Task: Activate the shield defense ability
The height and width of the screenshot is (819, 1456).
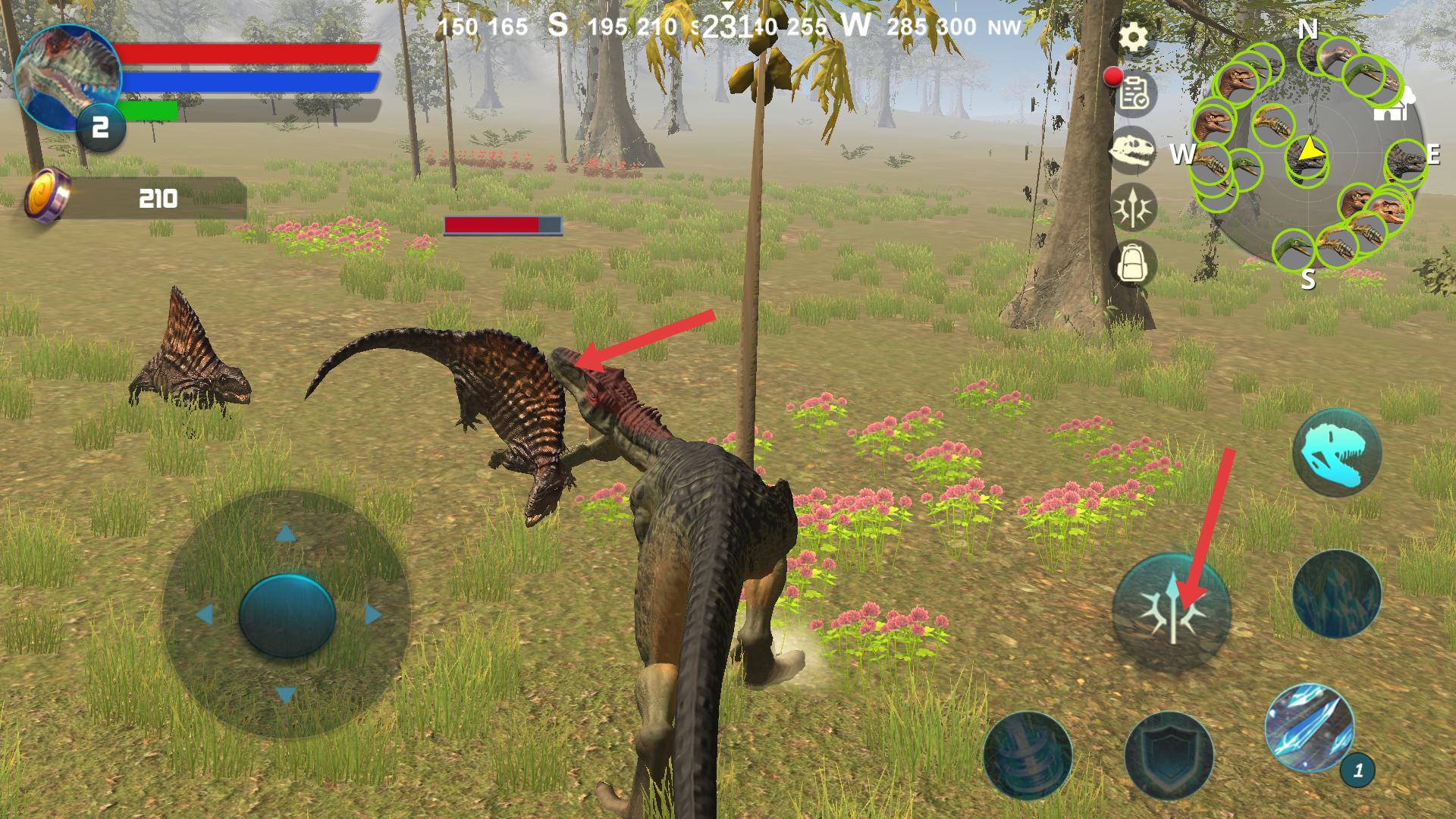Action: [1169, 755]
